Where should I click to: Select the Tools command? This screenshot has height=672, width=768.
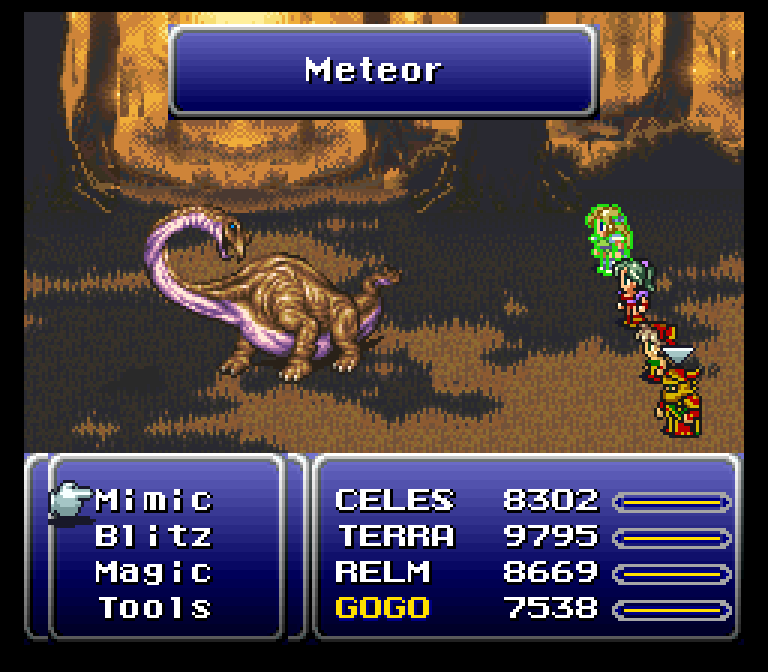[x=154, y=608]
